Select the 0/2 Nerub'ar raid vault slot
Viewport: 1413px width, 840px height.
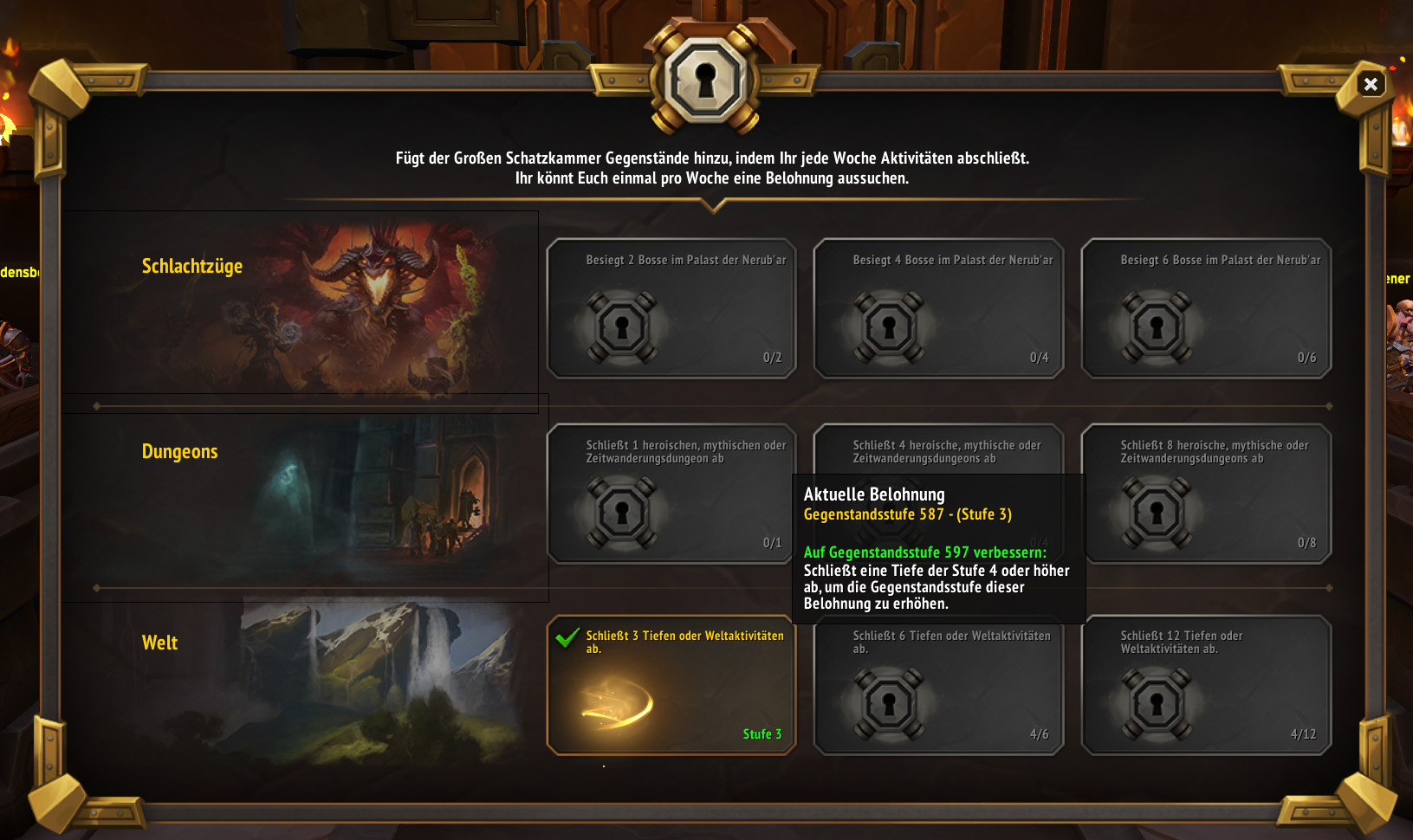[x=671, y=308]
